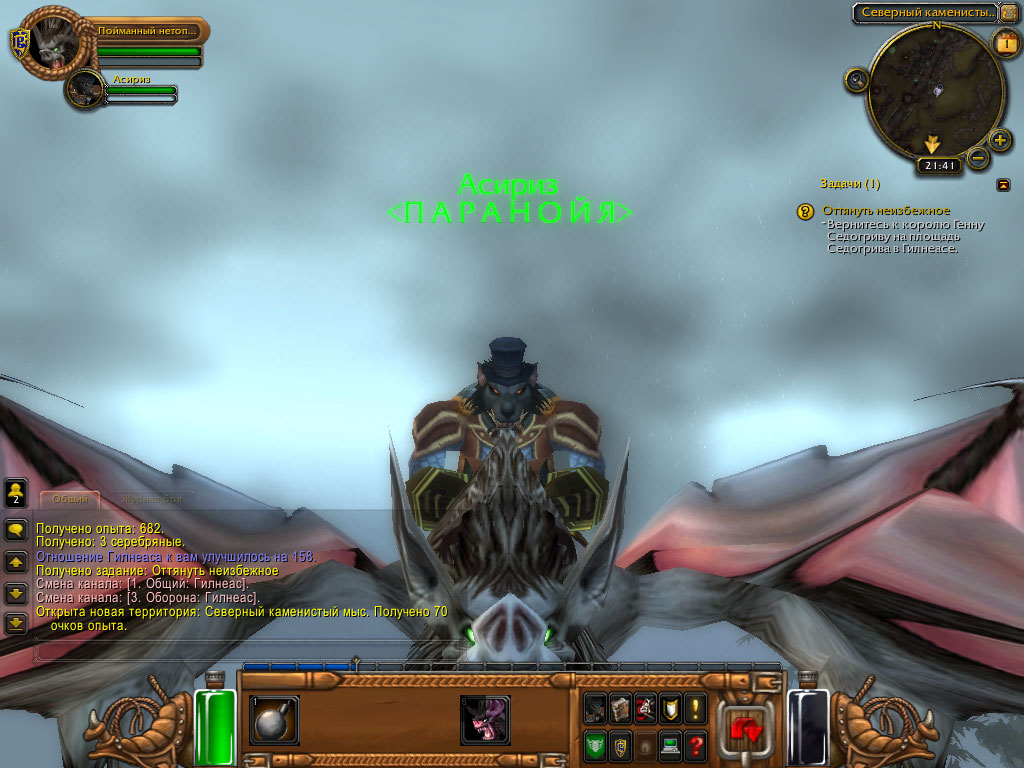Open the calendar button beside the minimap
Viewport: 1024px width, 768px height.
(1005, 42)
